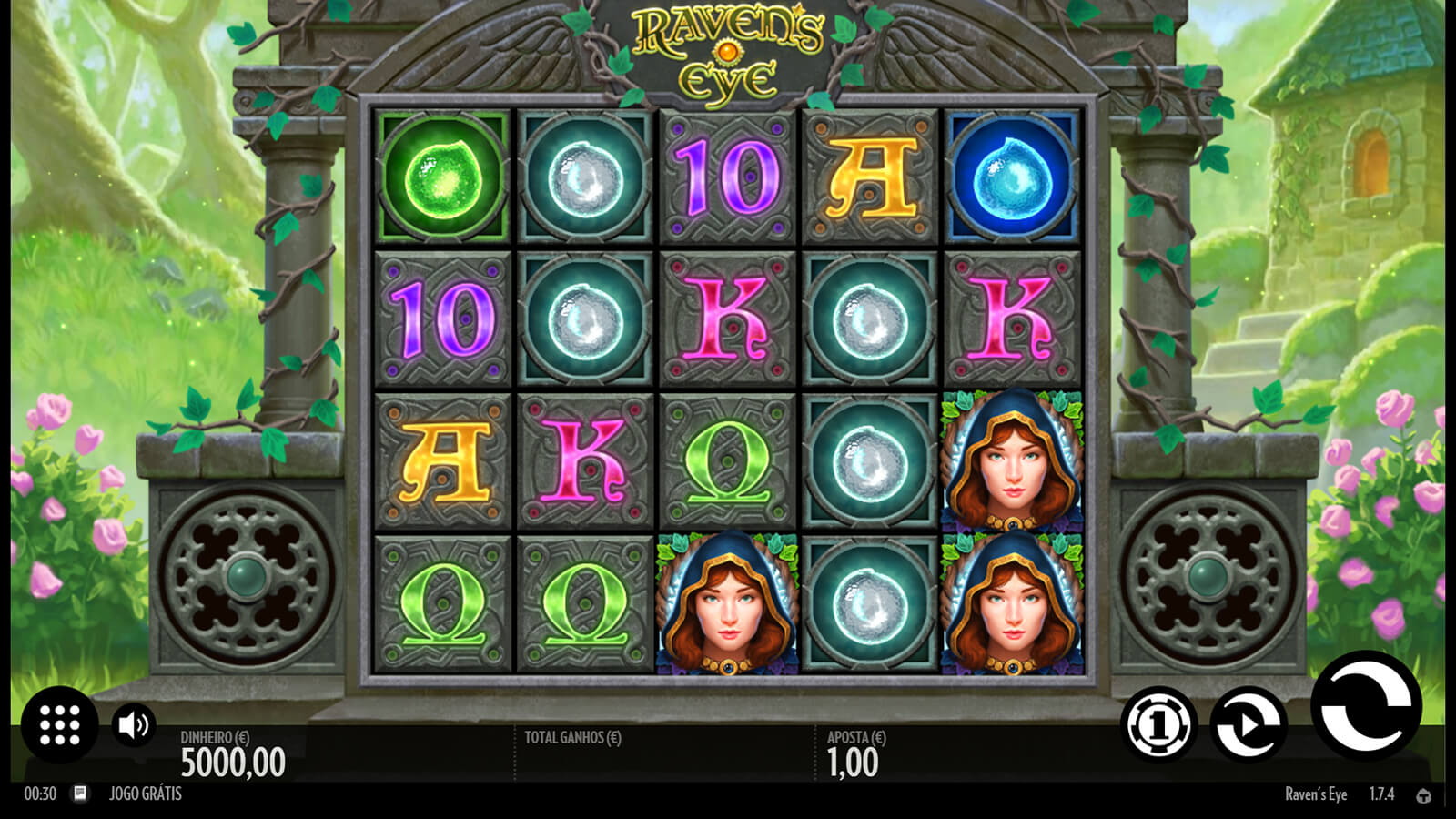Toggle the sound speaker button
This screenshot has height=819, width=1456.
click(134, 724)
